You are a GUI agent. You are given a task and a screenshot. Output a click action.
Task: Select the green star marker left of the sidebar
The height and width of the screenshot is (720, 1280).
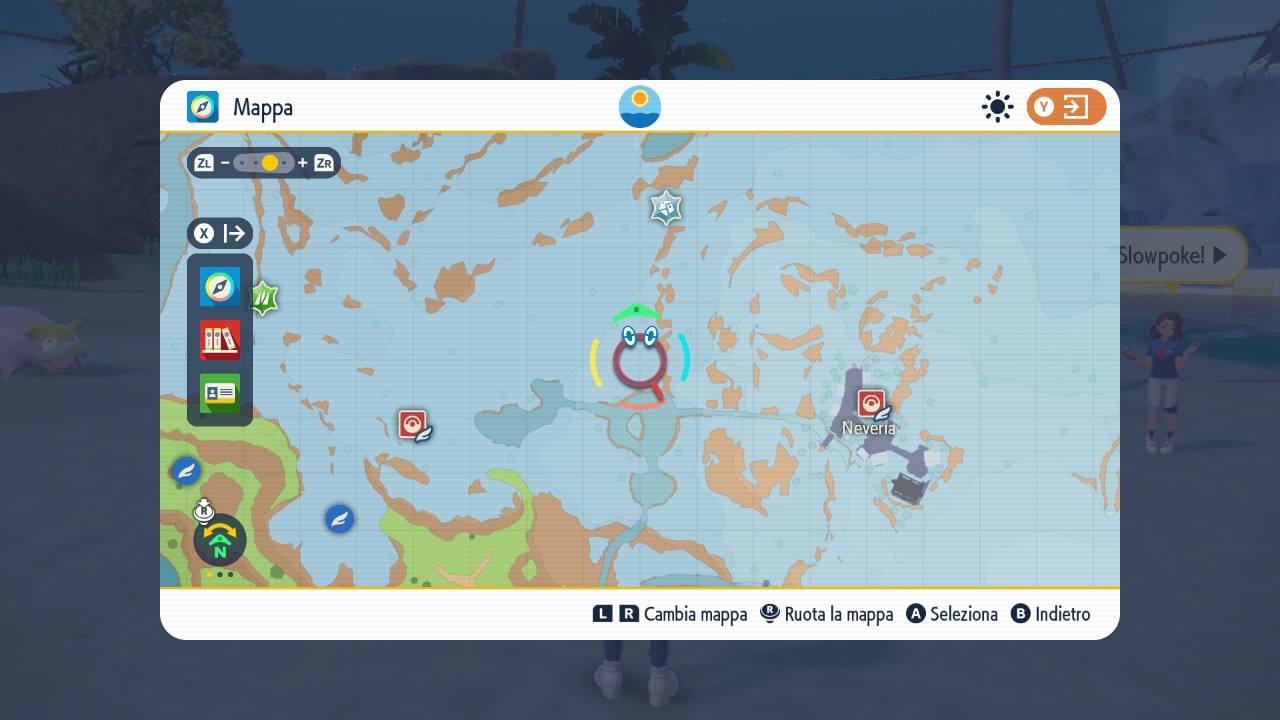(263, 296)
